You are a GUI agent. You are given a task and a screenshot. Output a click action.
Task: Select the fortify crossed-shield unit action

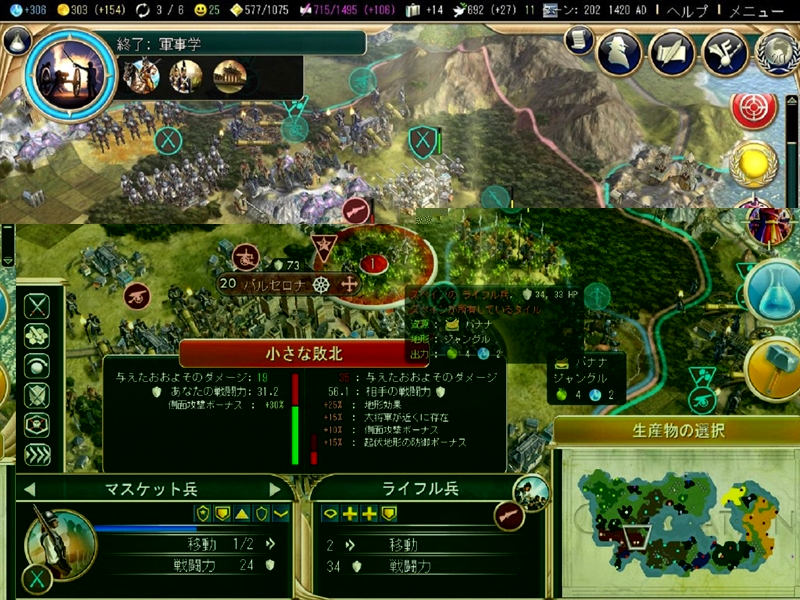pos(37,395)
